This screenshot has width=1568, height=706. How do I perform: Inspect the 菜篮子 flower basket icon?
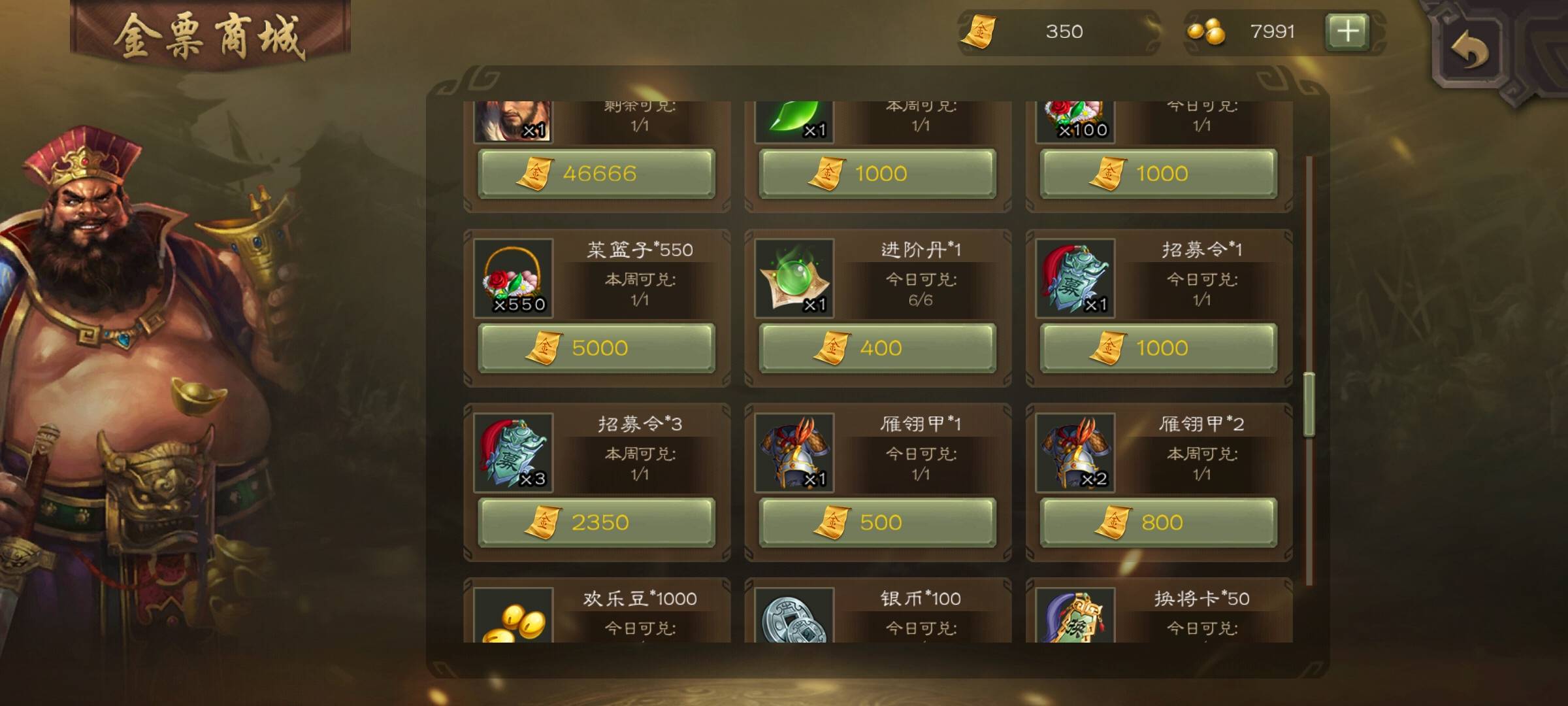click(514, 278)
